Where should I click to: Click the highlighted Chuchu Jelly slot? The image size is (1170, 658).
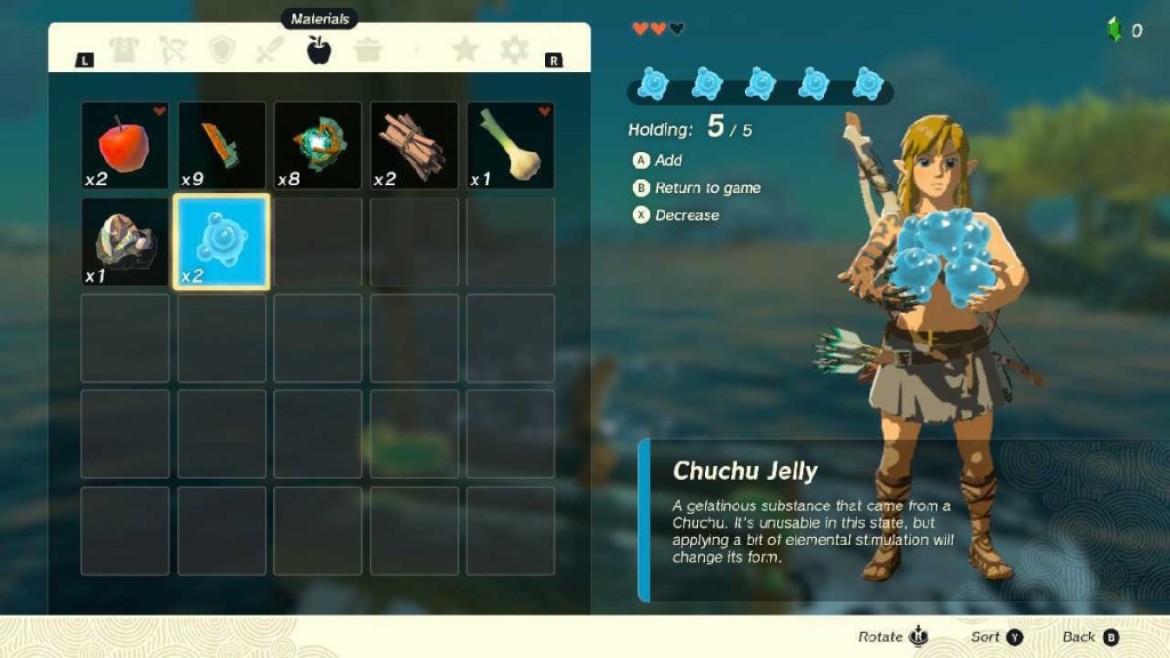pyautogui.click(x=221, y=242)
